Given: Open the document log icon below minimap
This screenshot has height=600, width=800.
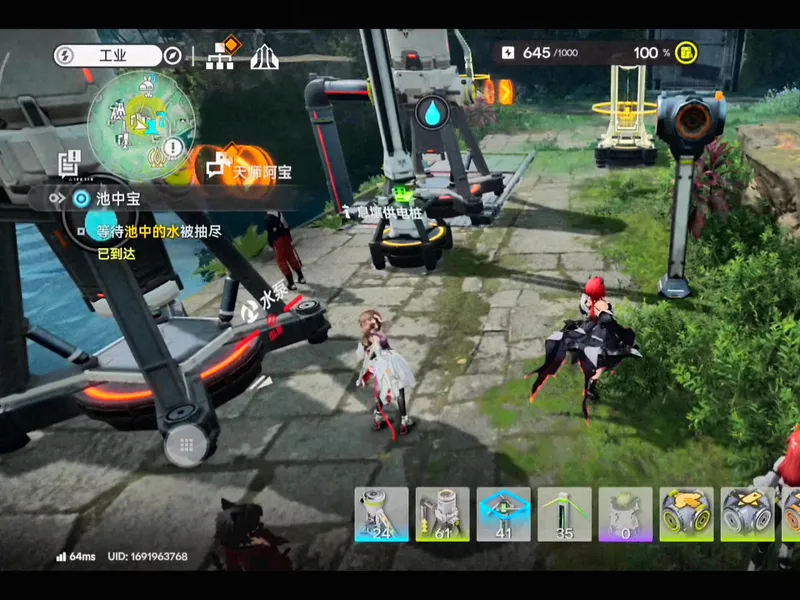Looking at the screenshot, I should (x=69, y=162).
